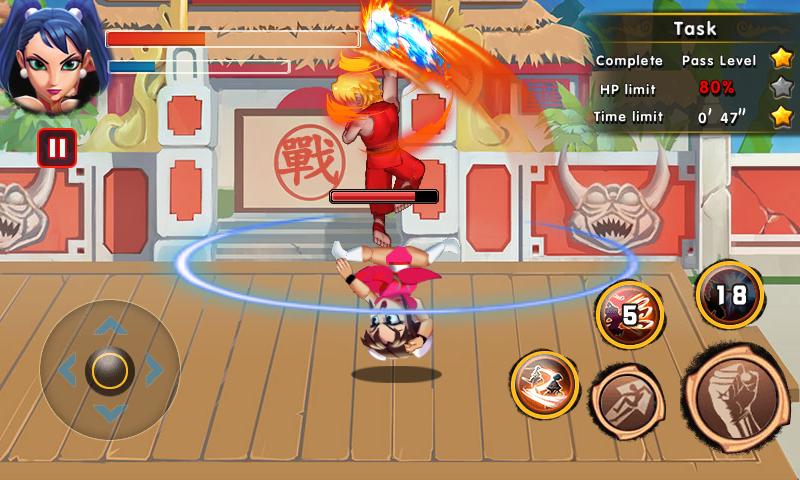Tap the joystick's left arrow
Viewport: 800px width, 480px height.
pyautogui.click(x=66, y=370)
